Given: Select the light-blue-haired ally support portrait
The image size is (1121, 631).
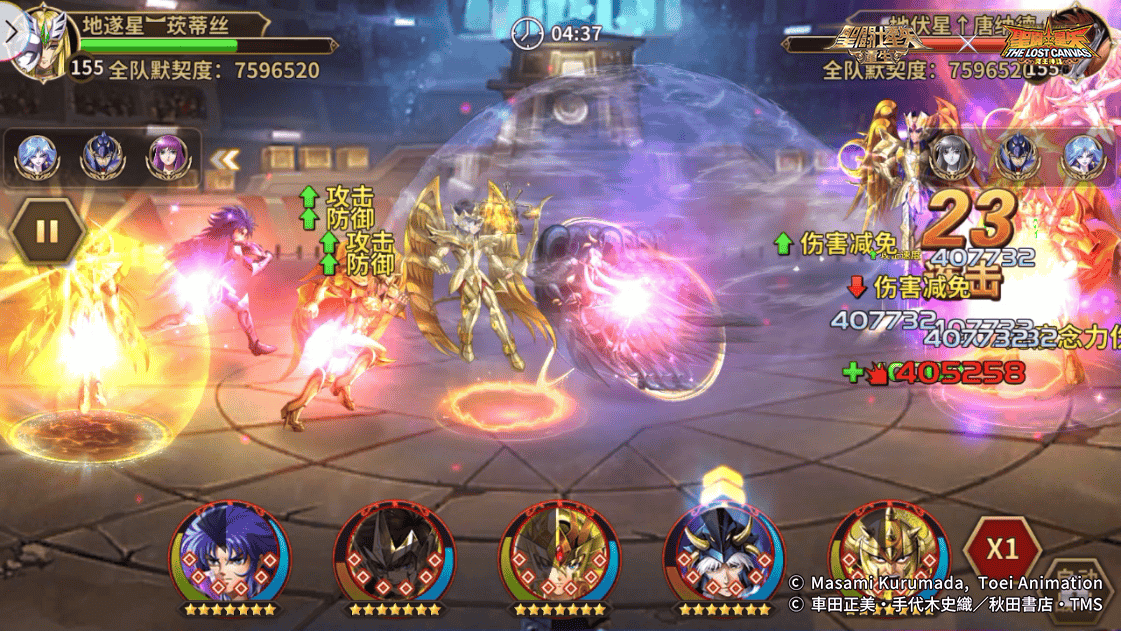Looking at the screenshot, I should click(37, 157).
